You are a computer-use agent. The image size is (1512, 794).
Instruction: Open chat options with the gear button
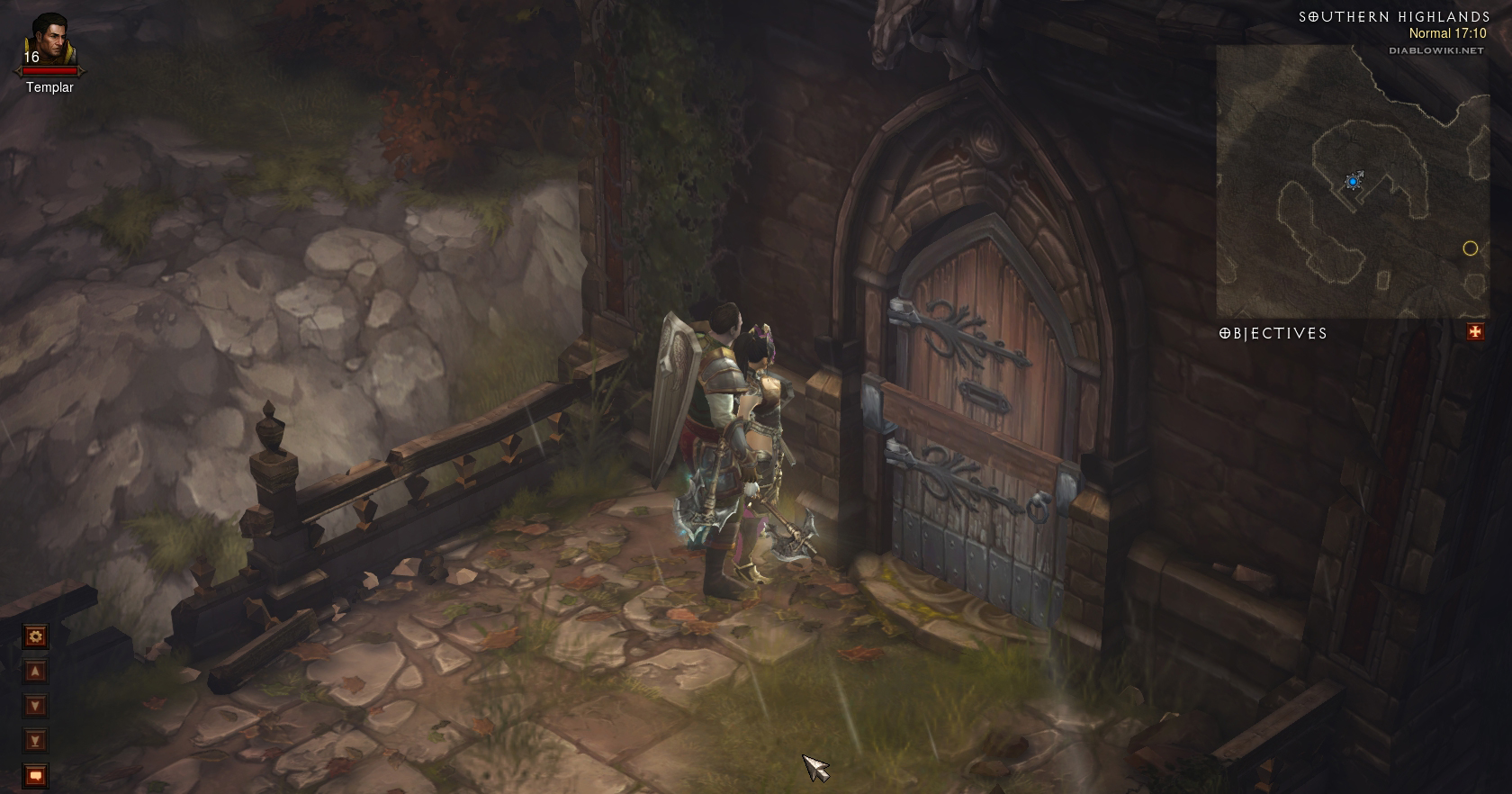tap(35, 637)
